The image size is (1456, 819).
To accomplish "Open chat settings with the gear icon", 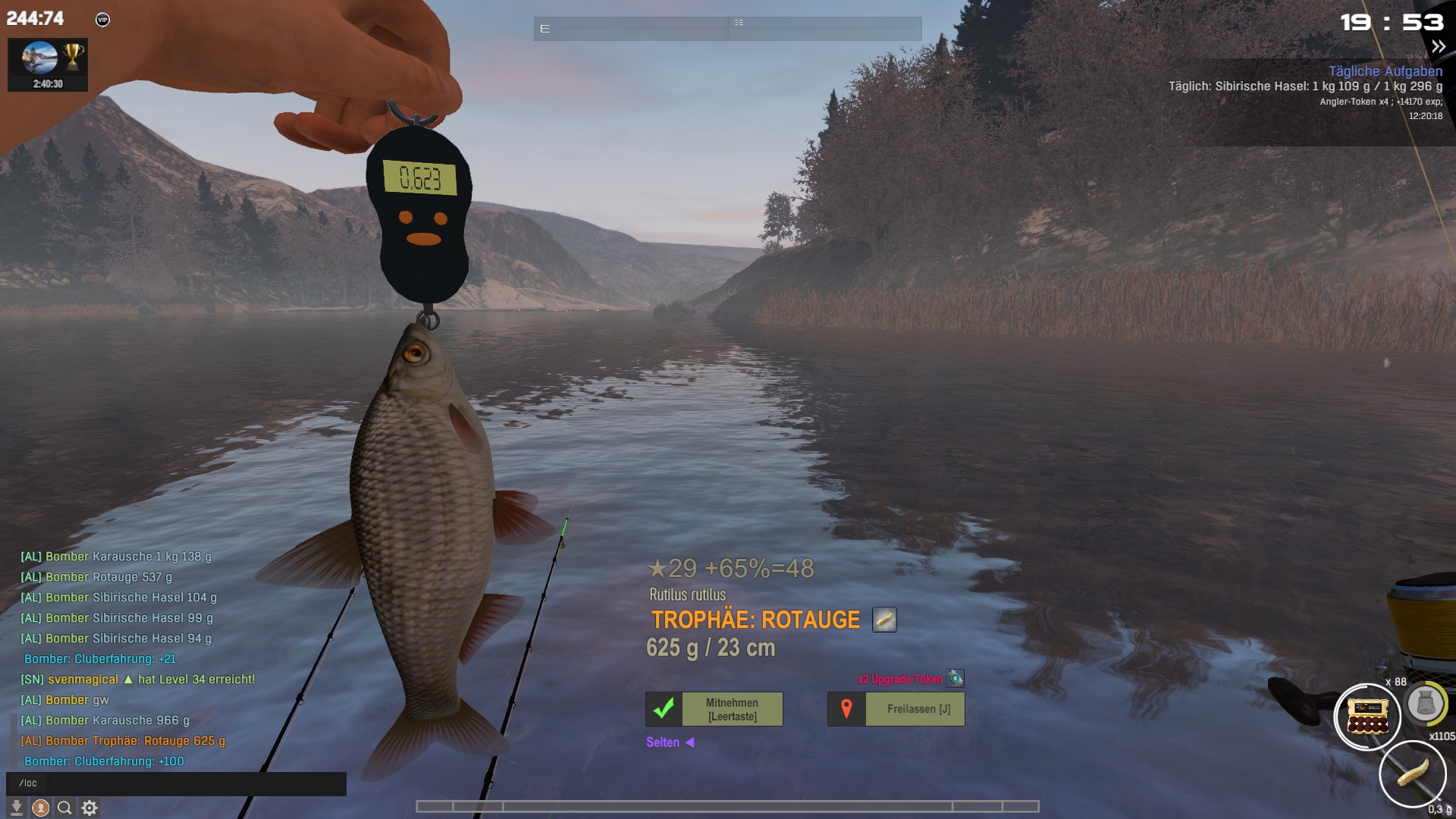I will [89, 808].
